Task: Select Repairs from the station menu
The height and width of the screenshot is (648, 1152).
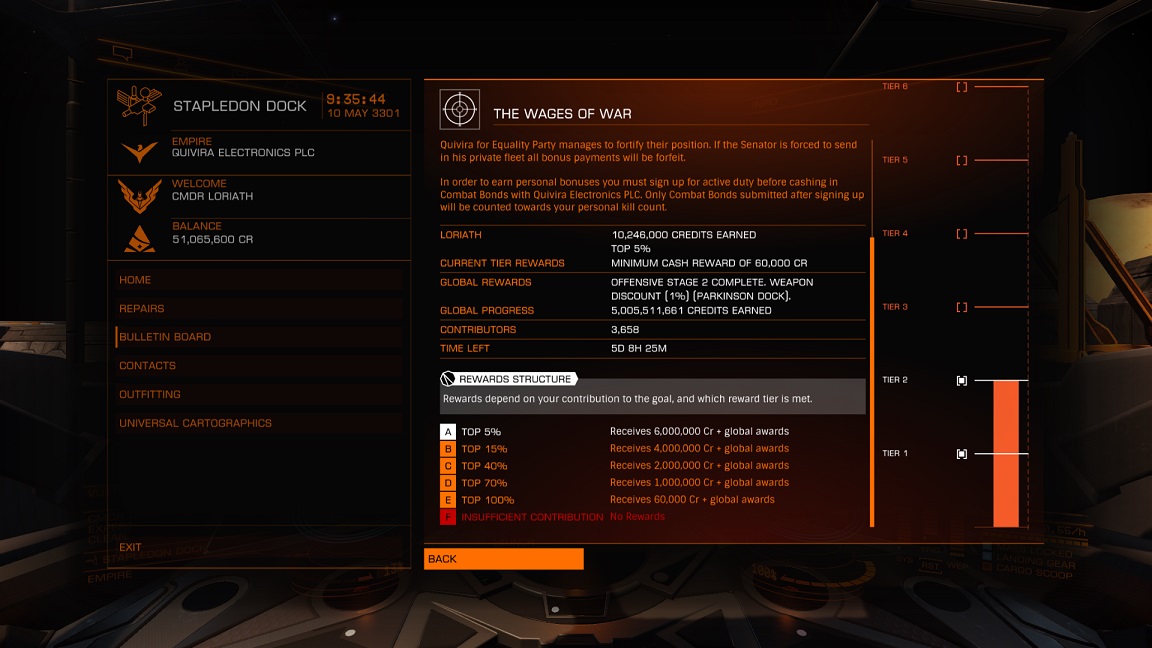Action: (142, 309)
